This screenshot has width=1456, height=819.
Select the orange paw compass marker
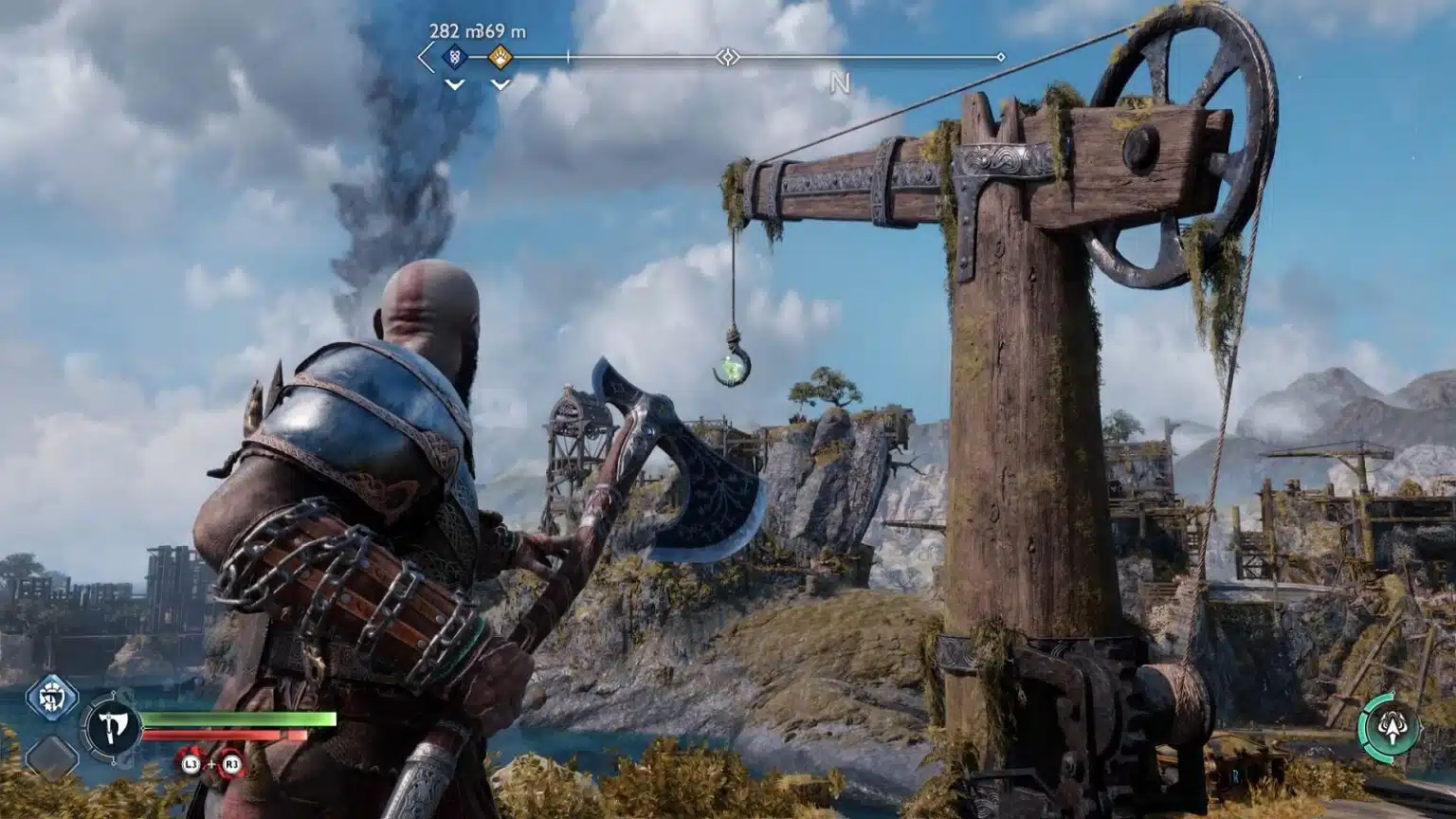click(x=500, y=58)
